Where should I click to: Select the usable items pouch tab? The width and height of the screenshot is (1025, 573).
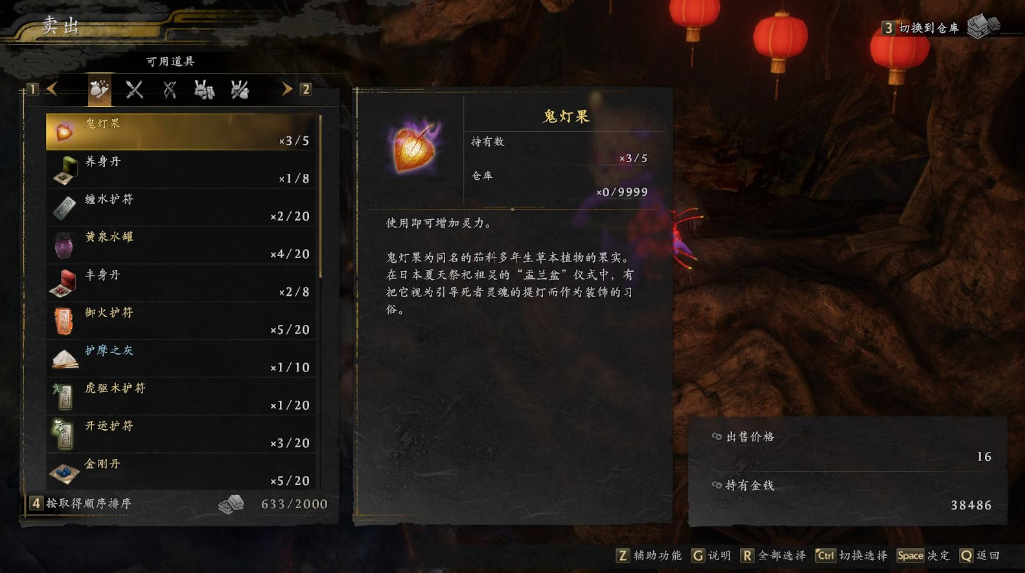click(99, 90)
